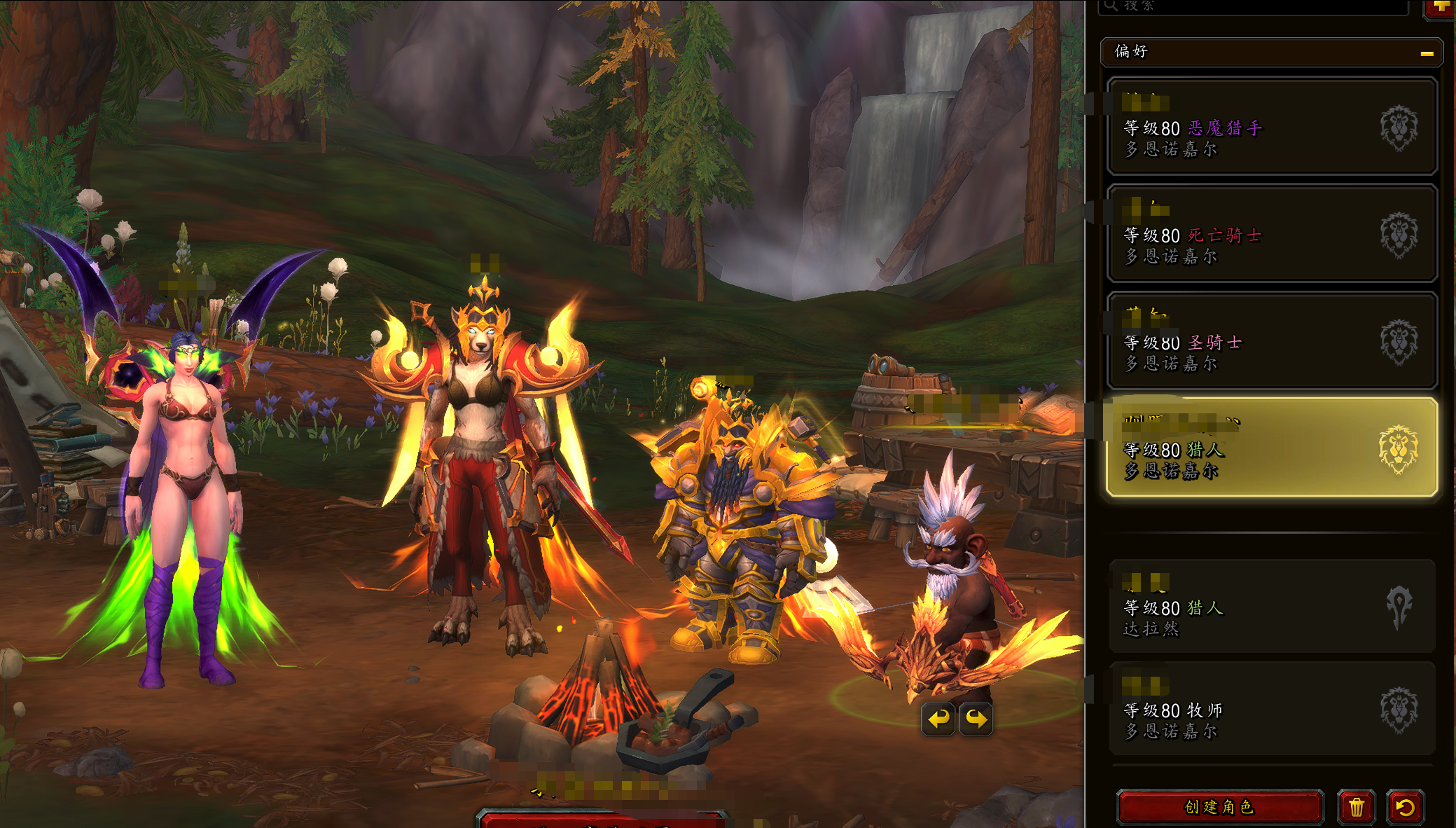The height and width of the screenshot is (828, 1456).
Task: Pick the Horde Hunter (猎人) on 达拉然
Action: point(1271,607)
